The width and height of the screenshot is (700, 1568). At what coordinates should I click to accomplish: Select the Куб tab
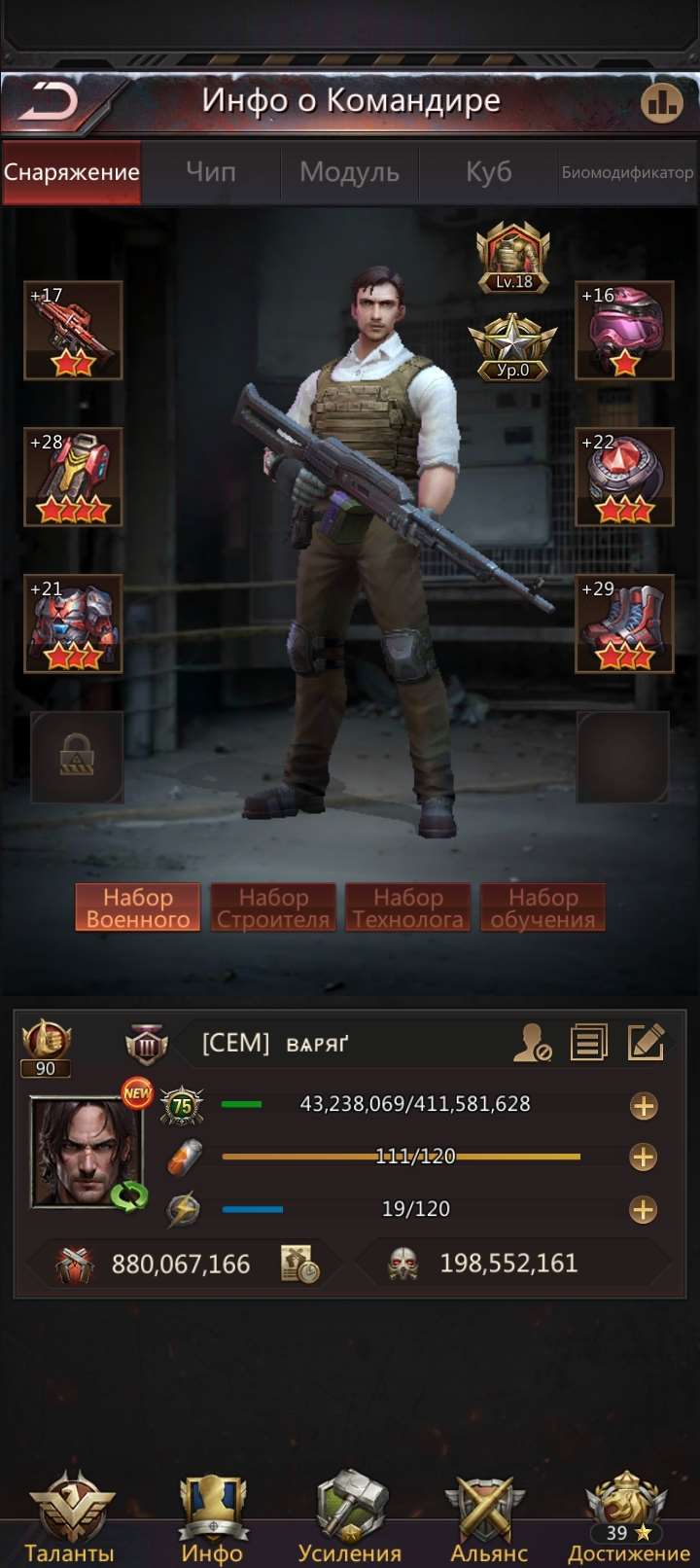click(x=488, y=172)
